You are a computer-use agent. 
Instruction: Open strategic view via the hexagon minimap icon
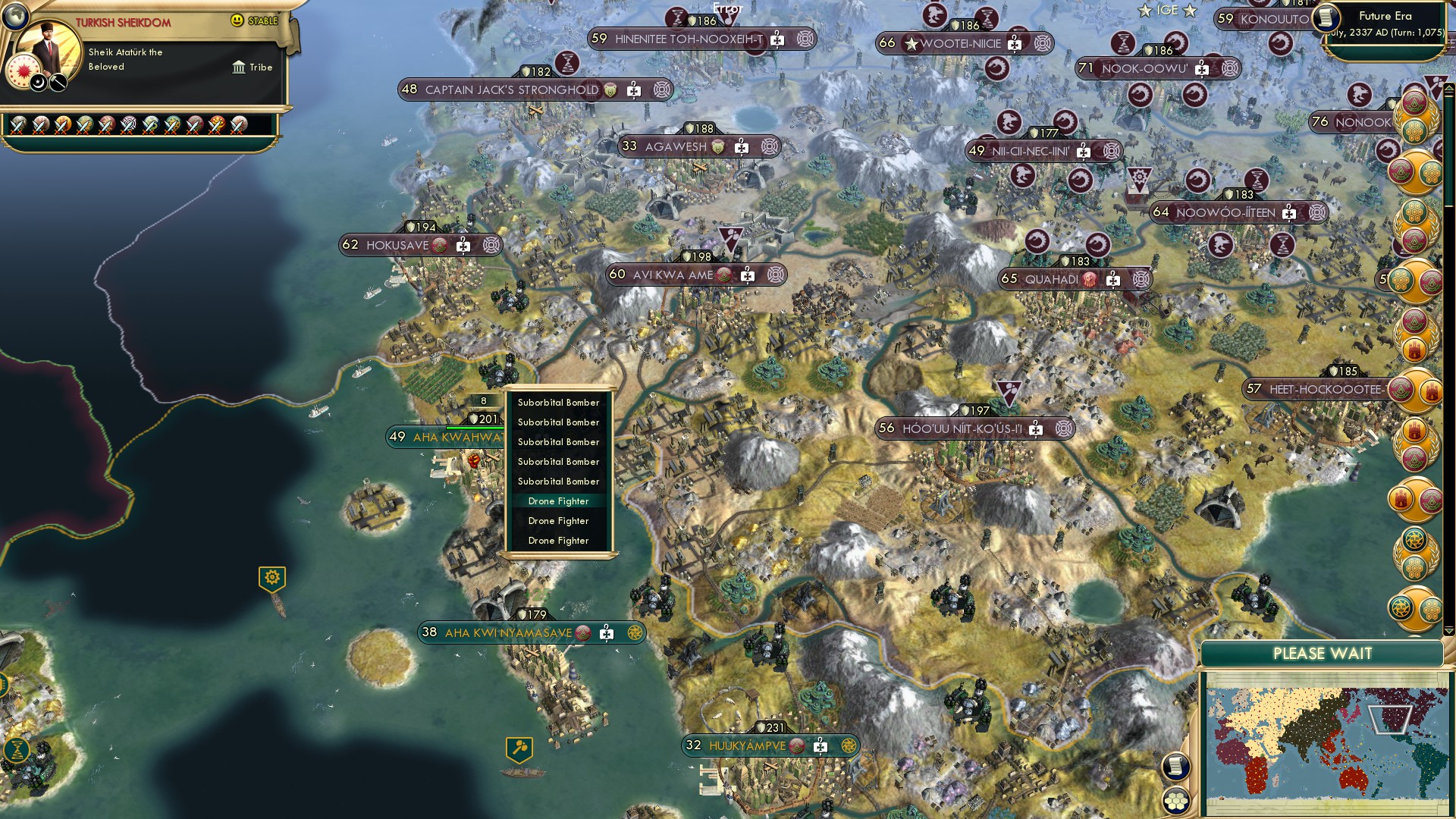click(1176, 800)
